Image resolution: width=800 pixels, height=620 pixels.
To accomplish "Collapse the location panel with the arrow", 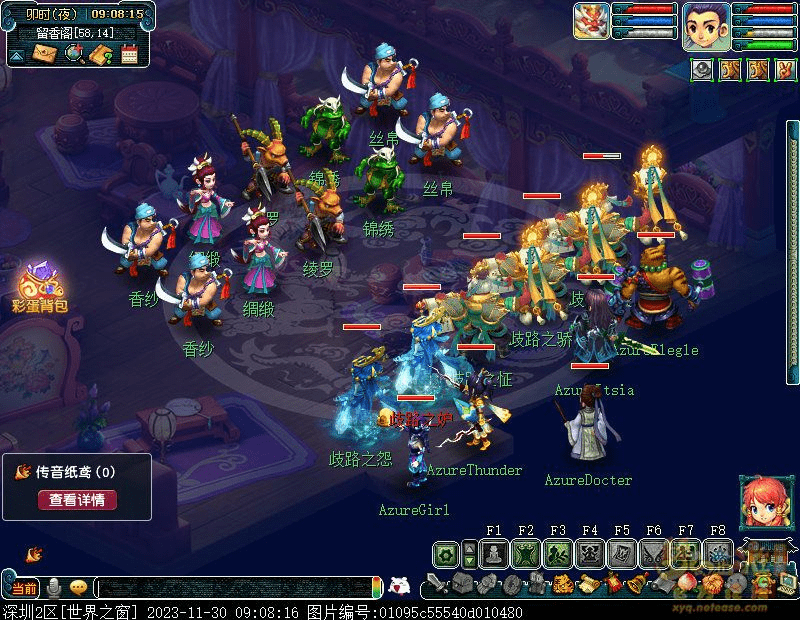I will [17, 55].
